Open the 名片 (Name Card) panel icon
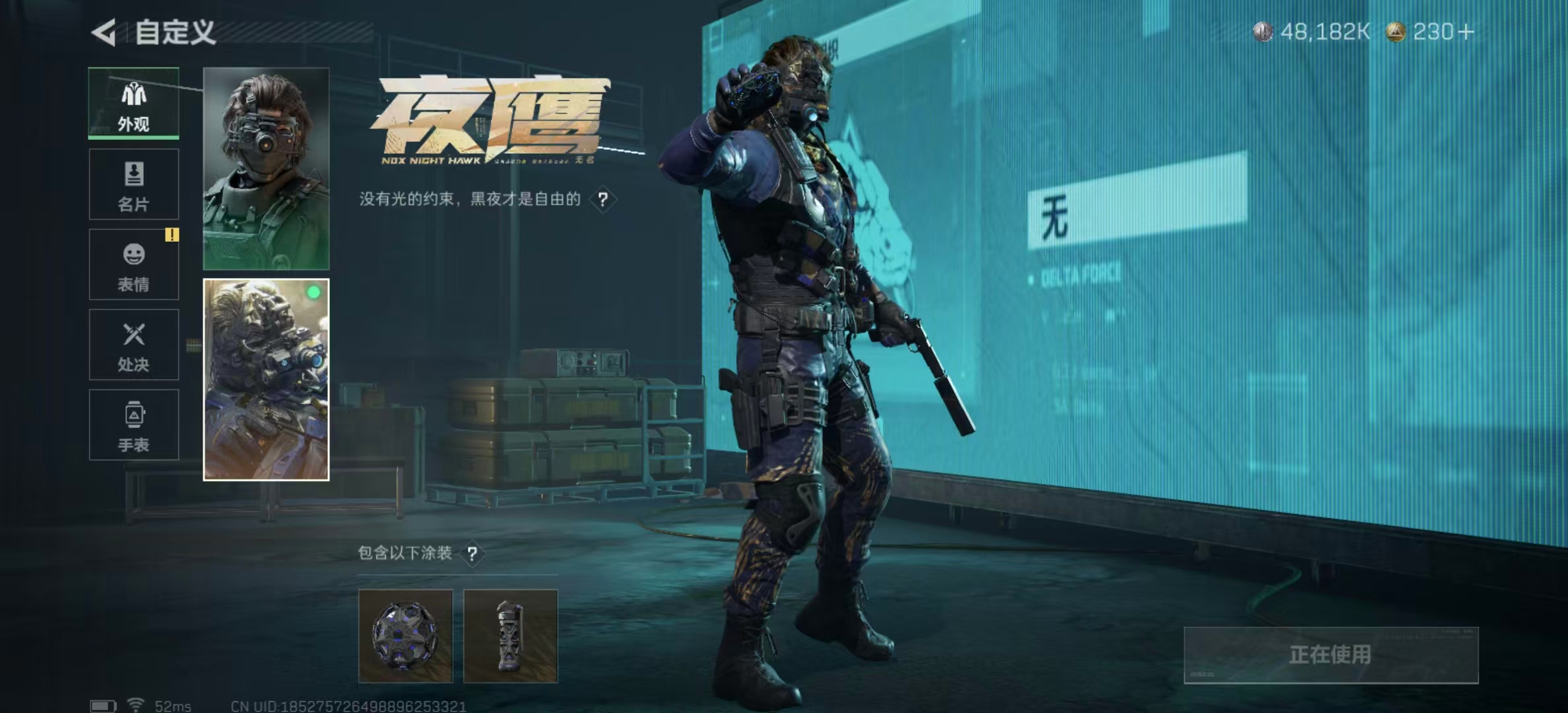1568x713 pixels. [x=134, y=185]
